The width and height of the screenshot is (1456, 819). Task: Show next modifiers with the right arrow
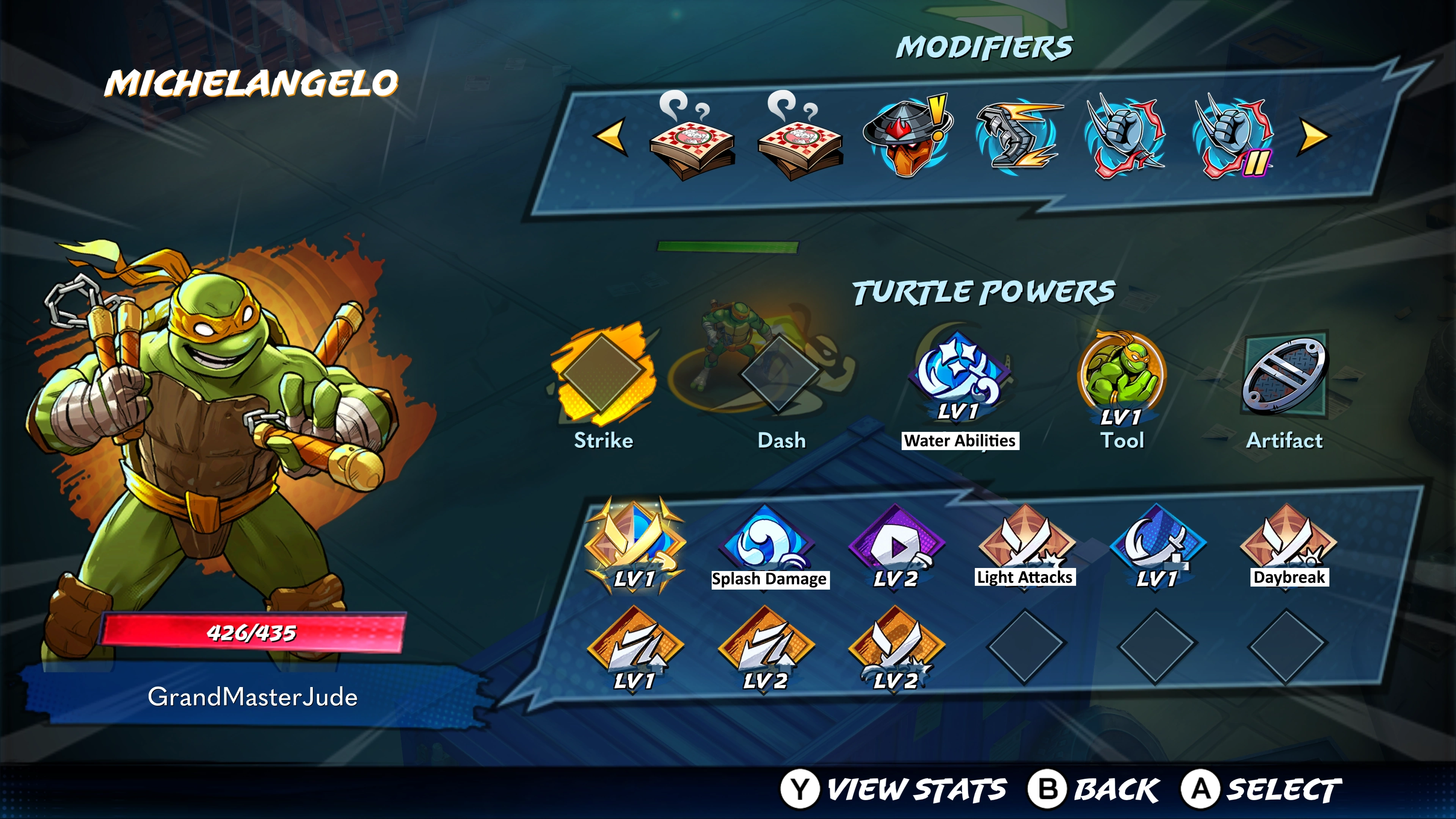point(1315,136)
